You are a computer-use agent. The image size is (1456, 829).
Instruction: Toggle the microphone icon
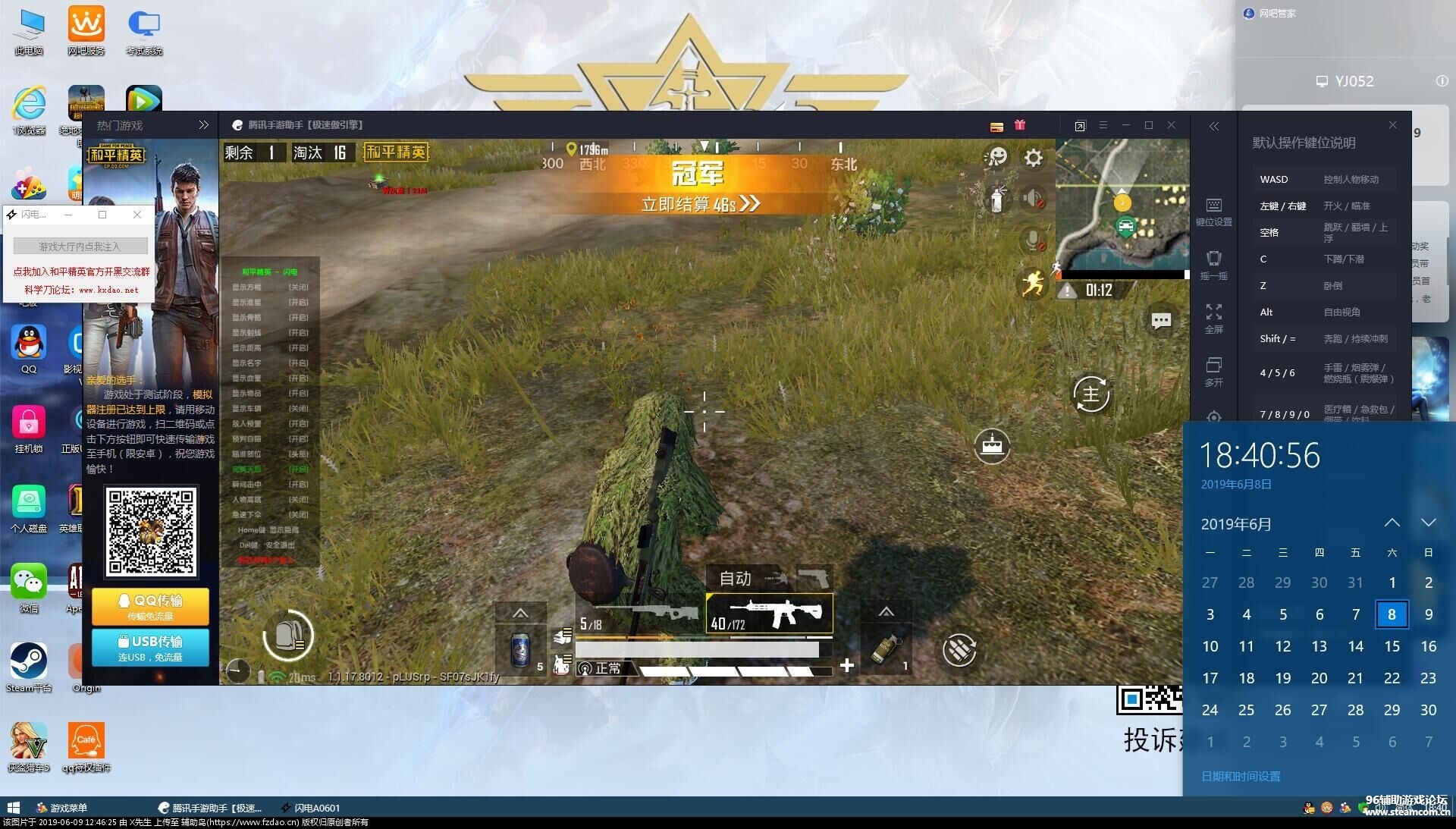1033,240
